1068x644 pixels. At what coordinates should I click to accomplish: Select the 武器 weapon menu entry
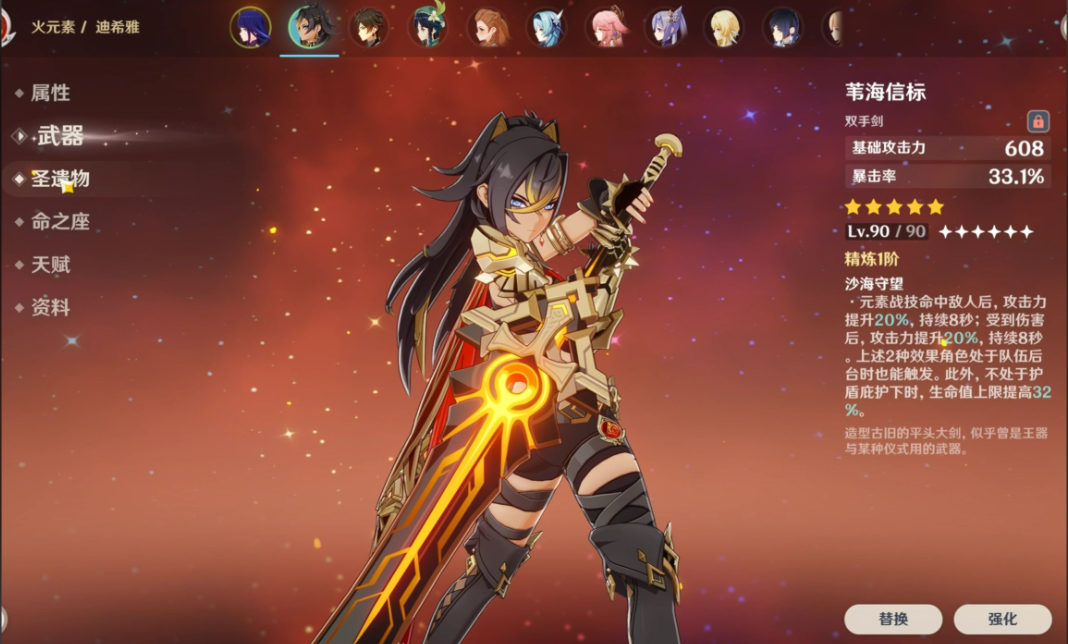(x=59, y=136)
